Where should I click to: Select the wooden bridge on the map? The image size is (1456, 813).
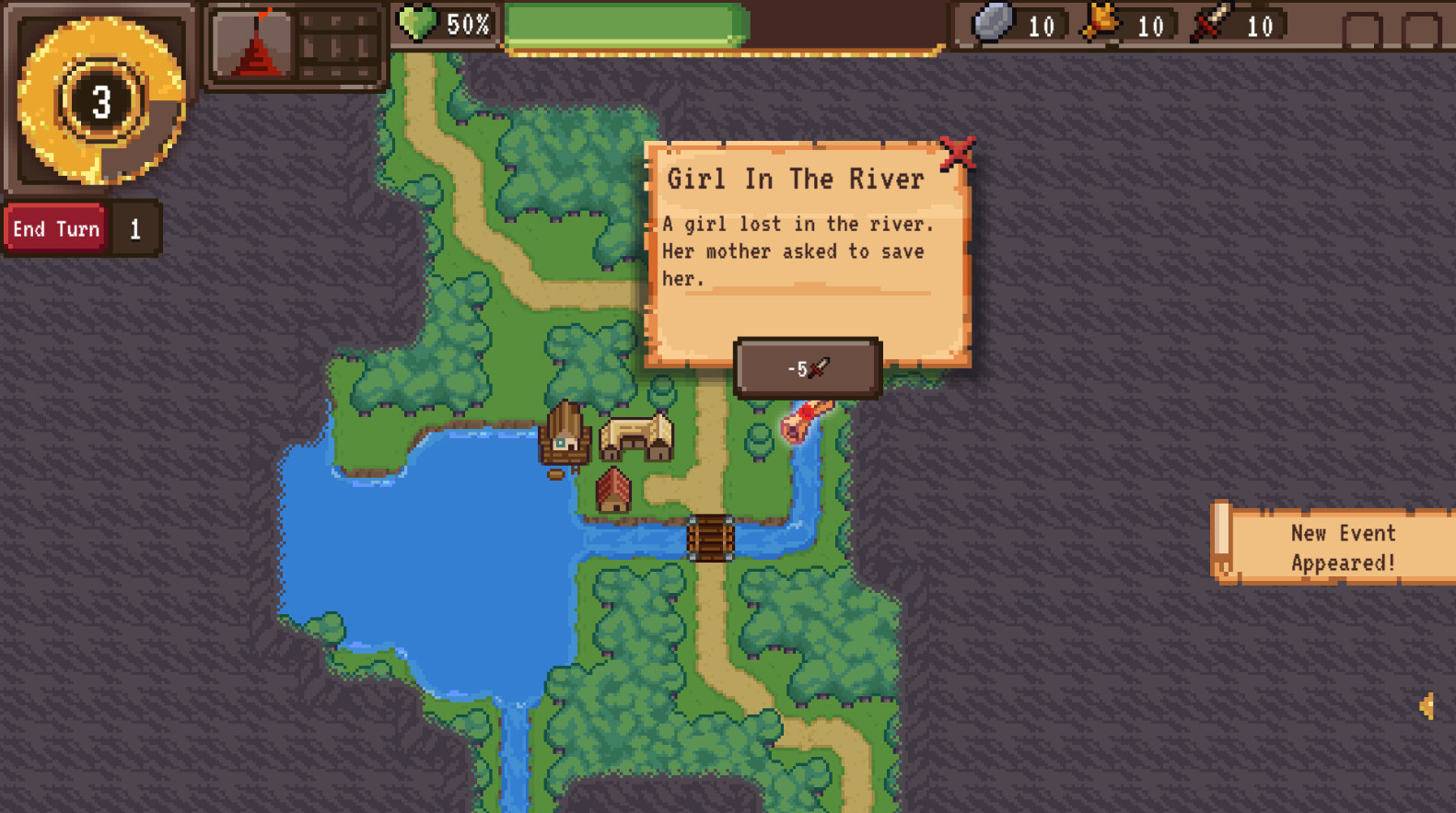pos(709,539)
